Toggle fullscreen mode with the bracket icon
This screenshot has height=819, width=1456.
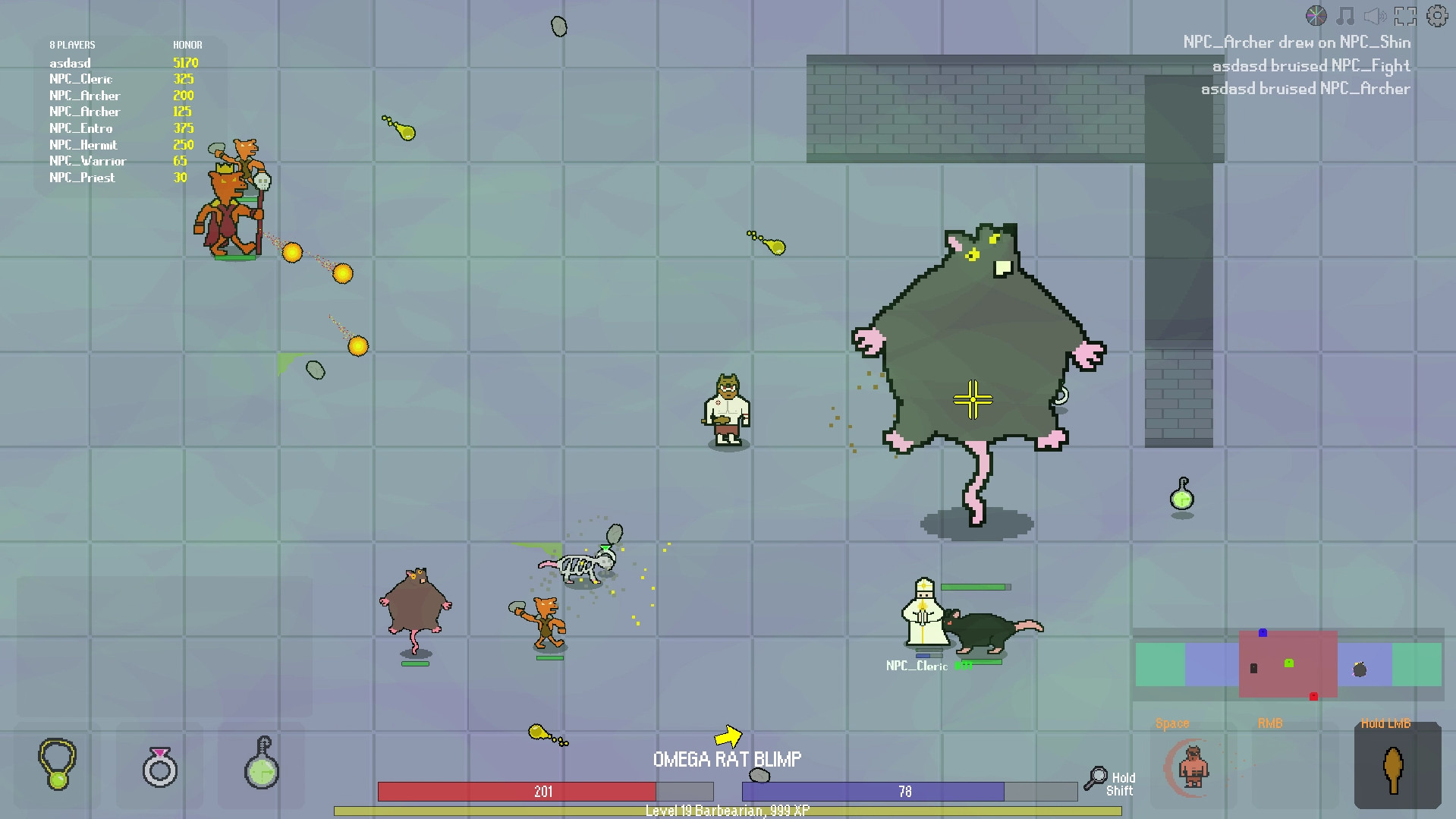(1406, 14)
